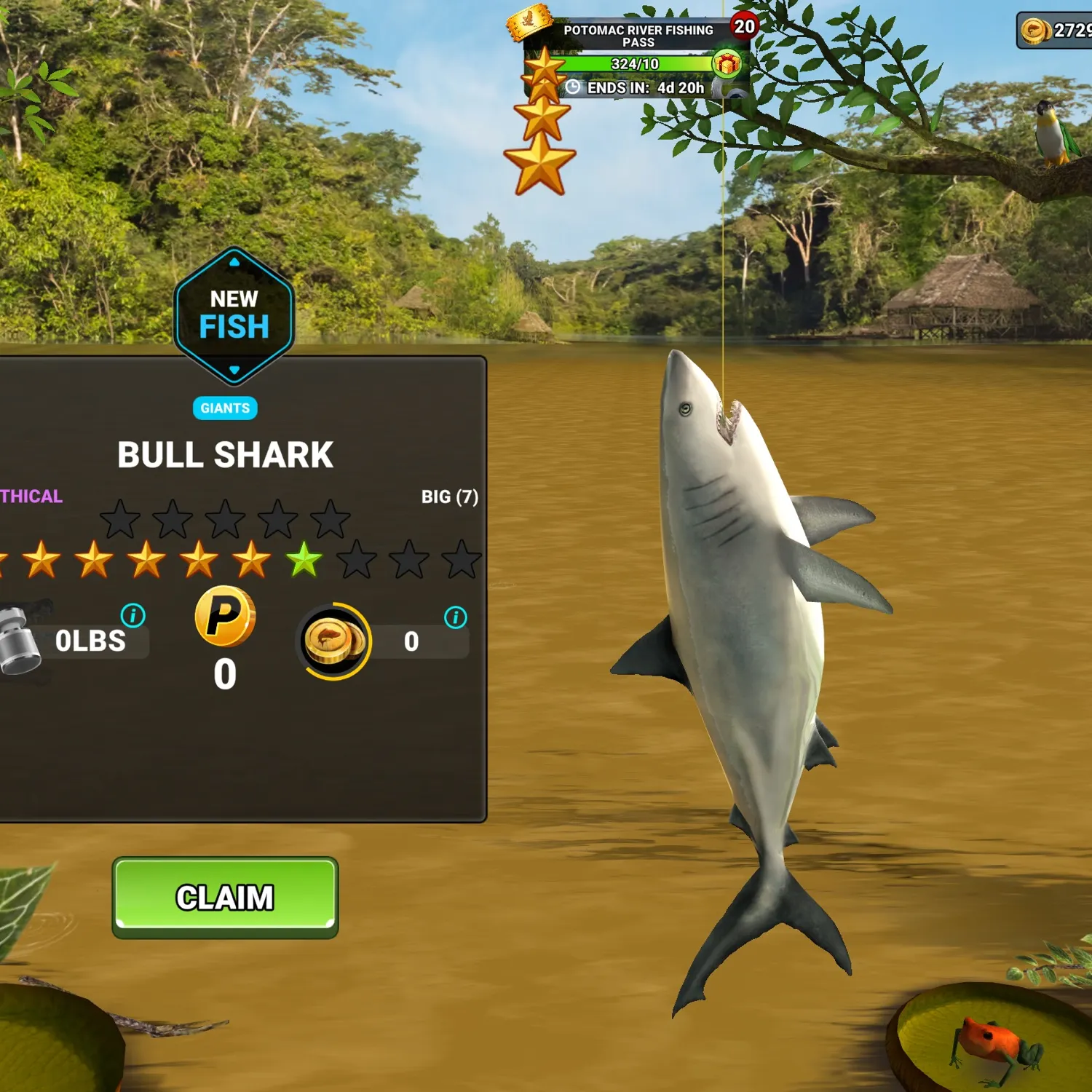Show info about the coin reward
The width and height of the screenshot is (1092, 1092).
[456, 617]
